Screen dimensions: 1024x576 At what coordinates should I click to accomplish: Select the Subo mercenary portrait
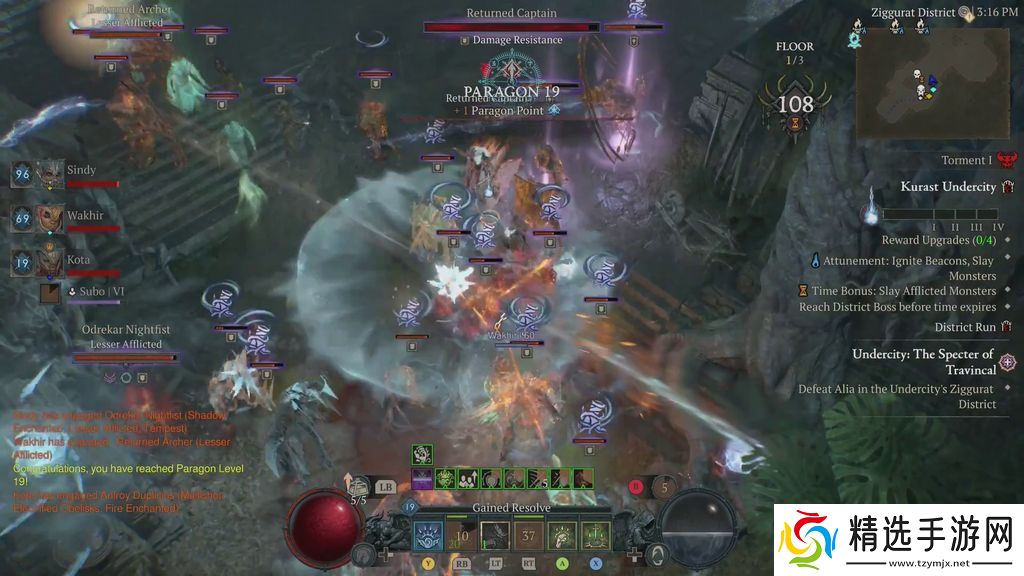50,293
